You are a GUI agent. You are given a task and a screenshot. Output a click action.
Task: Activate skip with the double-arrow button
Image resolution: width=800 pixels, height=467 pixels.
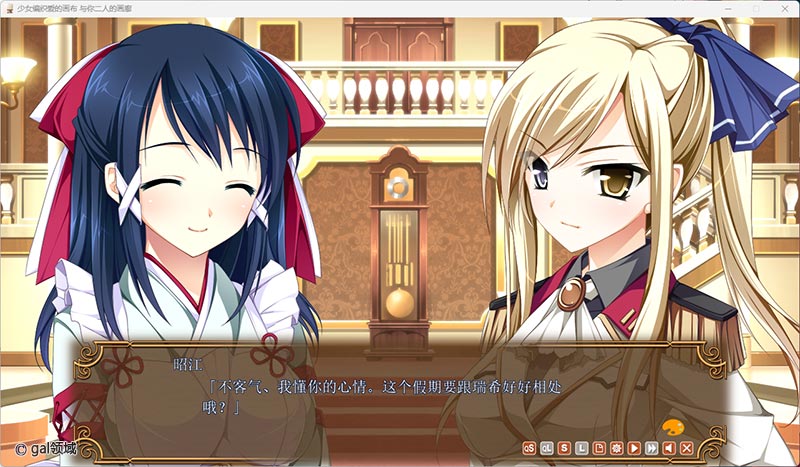click(652, 447)
